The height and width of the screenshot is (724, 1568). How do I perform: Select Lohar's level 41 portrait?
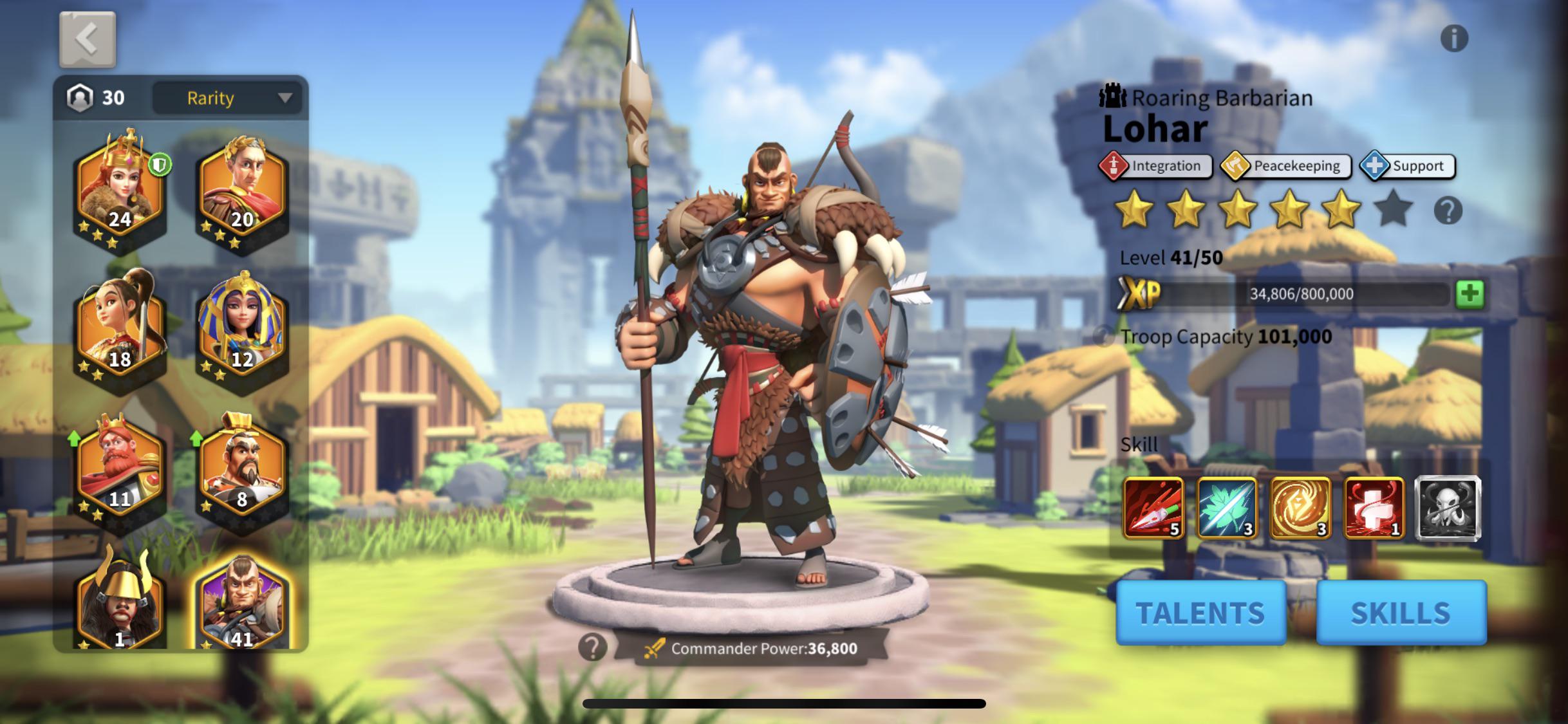coord(241,605)
